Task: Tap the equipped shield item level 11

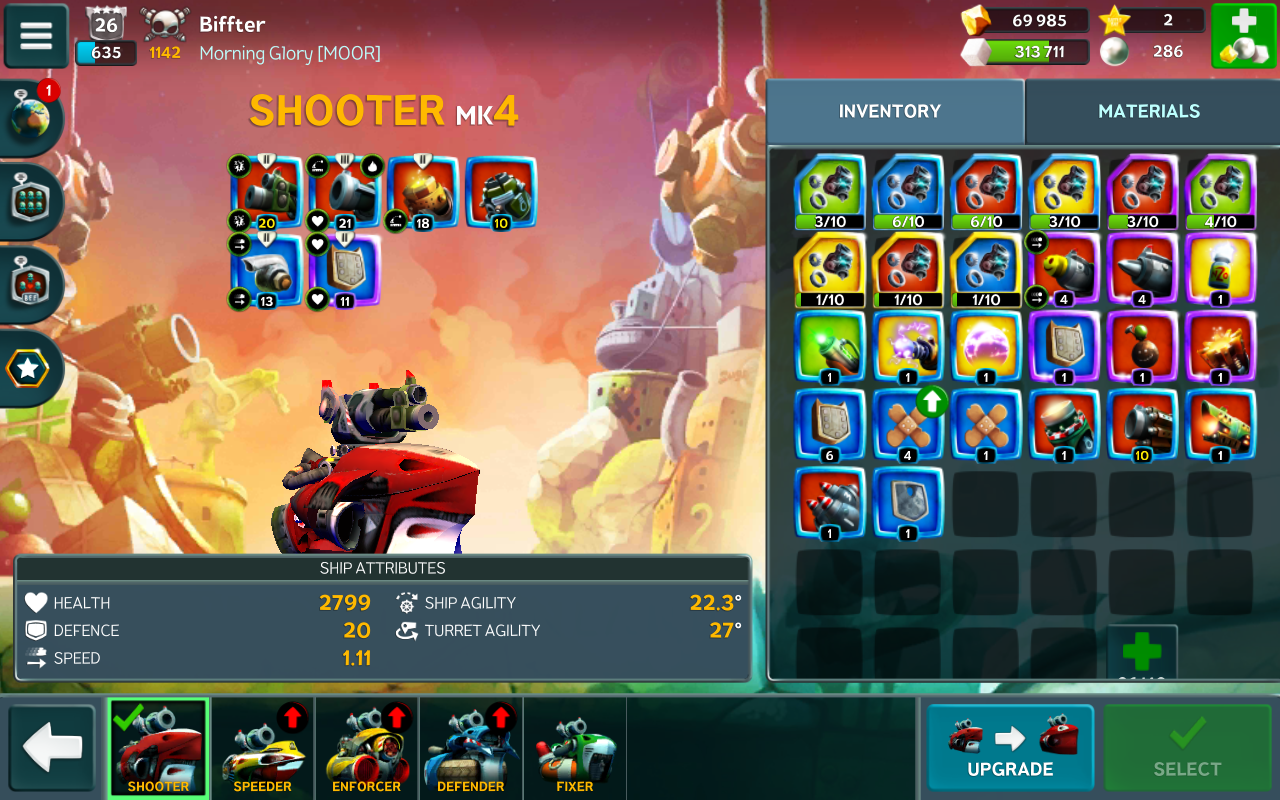Action: (x=344, y=270)
